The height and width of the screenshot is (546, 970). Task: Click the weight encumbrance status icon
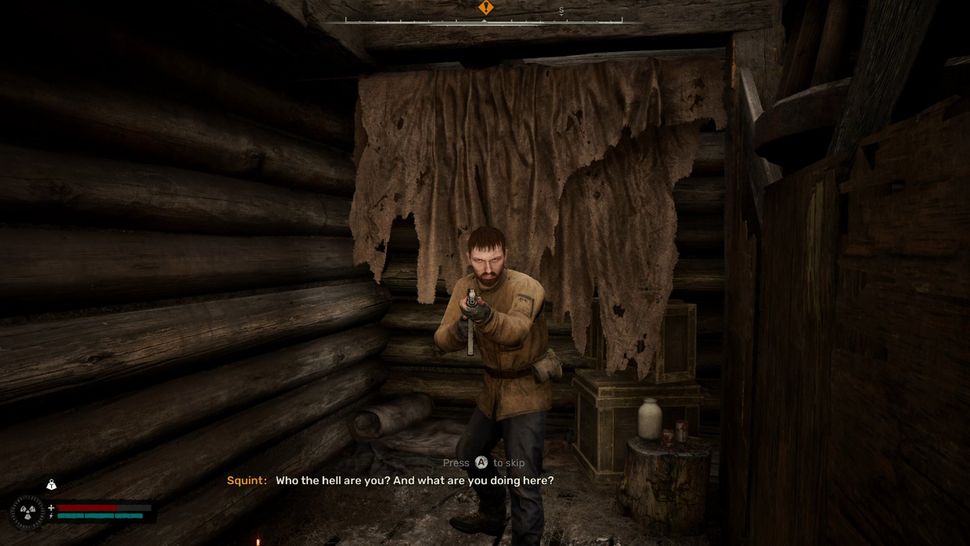point(51,485)
